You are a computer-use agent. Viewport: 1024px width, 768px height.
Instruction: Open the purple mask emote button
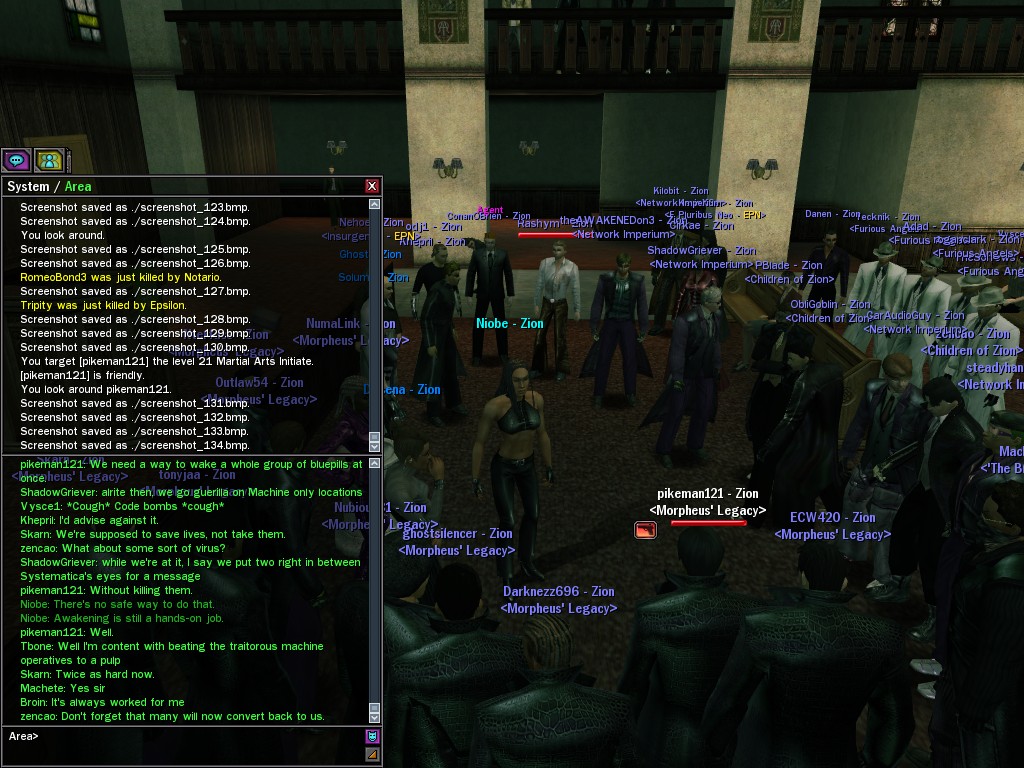(372, 737)
